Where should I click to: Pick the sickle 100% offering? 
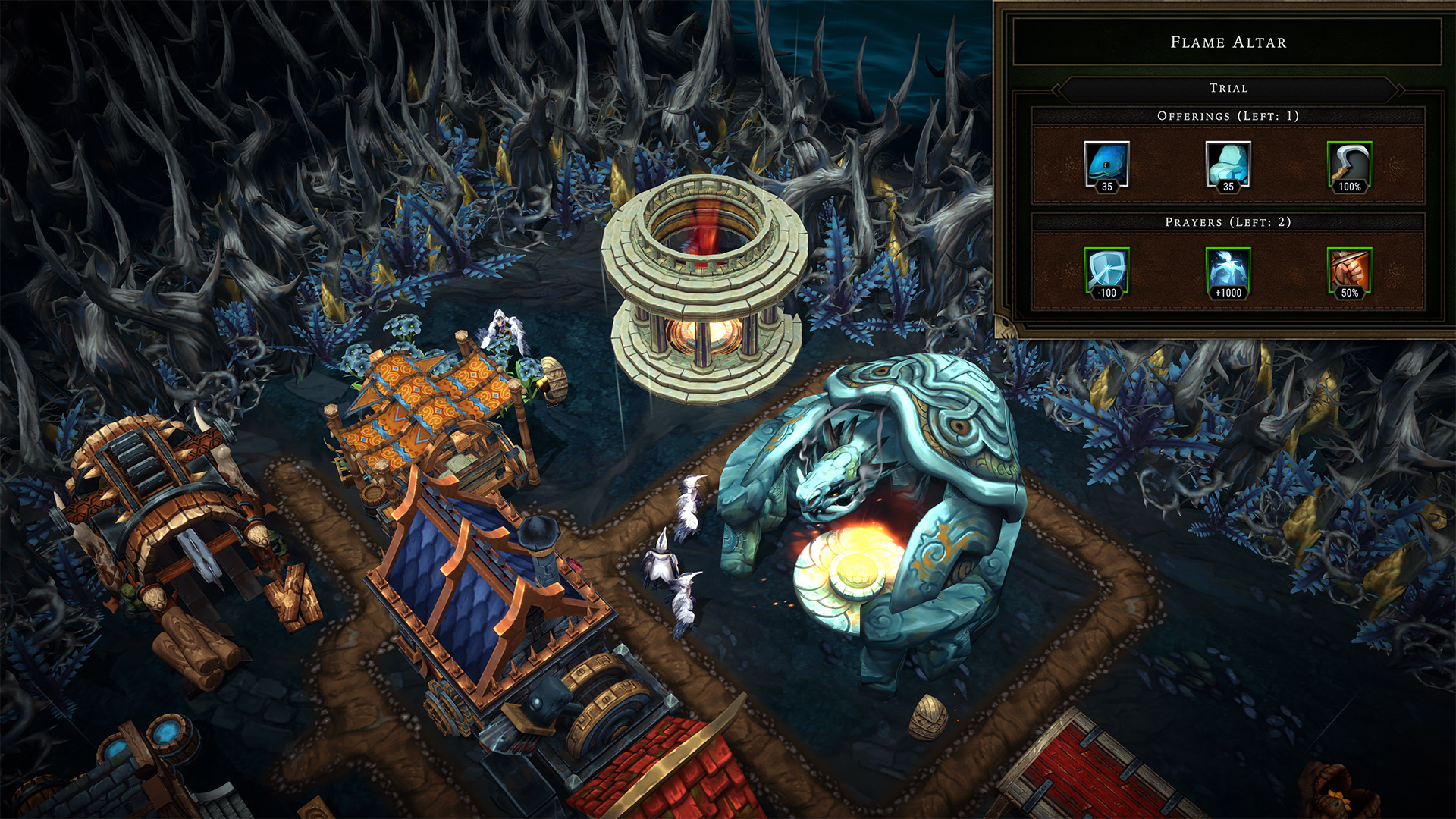pos(1349,165)
